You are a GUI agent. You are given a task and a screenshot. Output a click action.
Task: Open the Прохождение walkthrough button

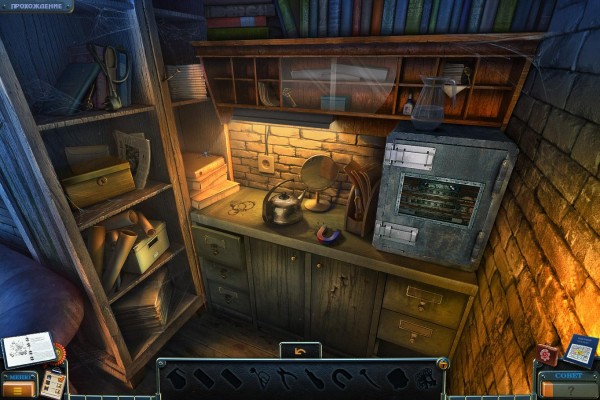coord(35,6)
